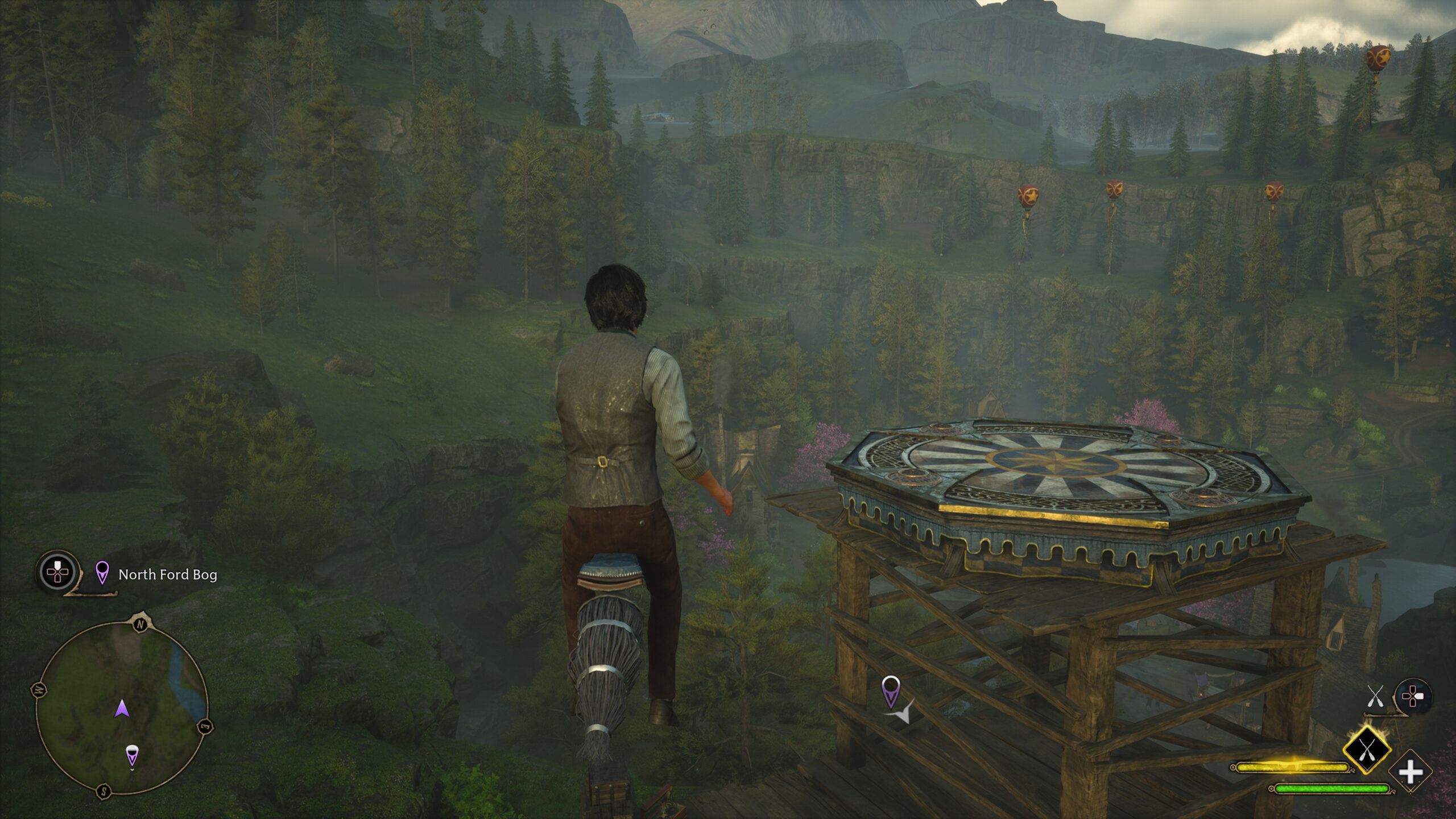Click the purple player arrow on the minimap
The image size is (1456, 819).
[122, 709]
